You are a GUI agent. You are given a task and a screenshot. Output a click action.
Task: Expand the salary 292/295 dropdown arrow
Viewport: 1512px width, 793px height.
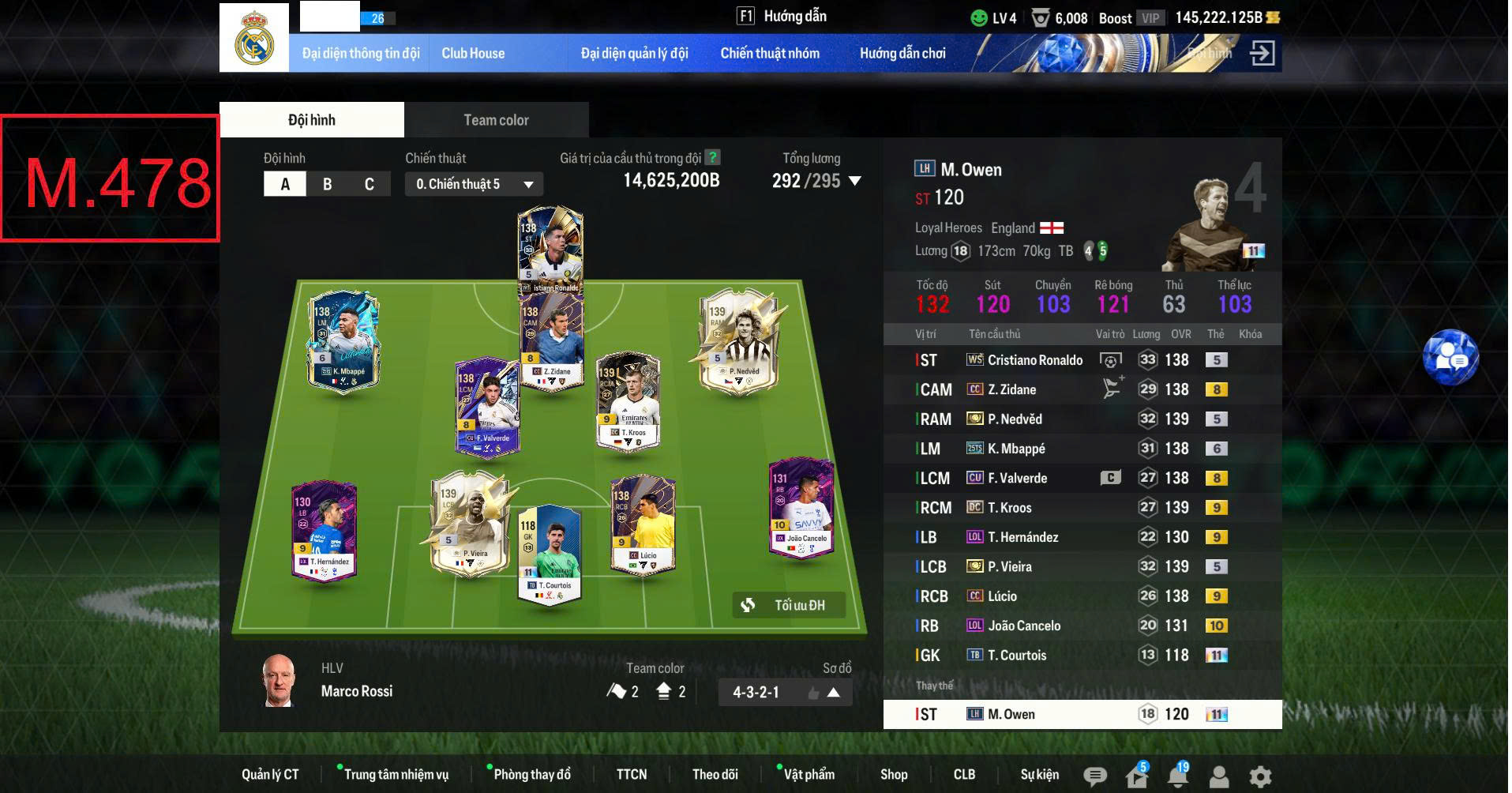[x=854, y=182]
